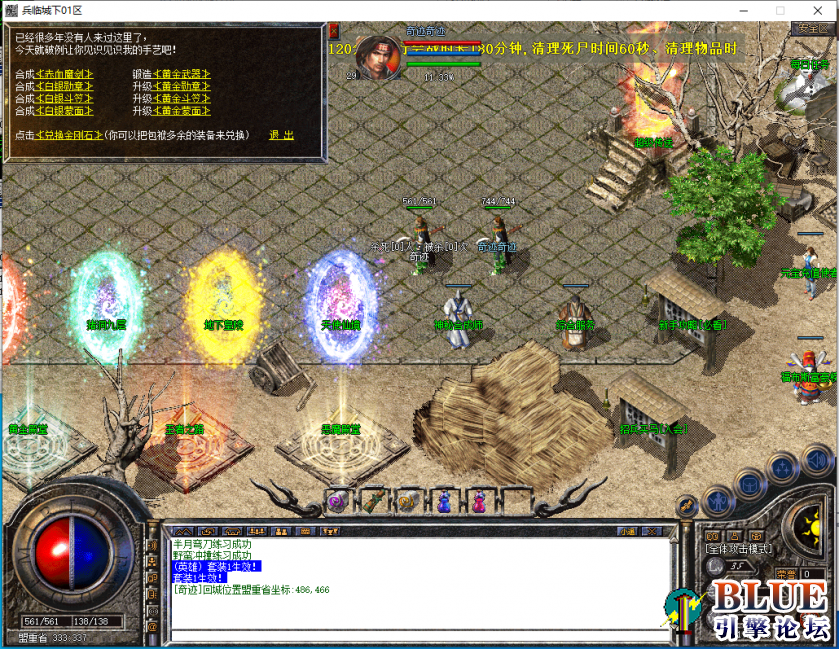The width and height of the screenshot is (839, 649).
Task: Close the NPC dialogue with the red X
Action: click(333, 30)
